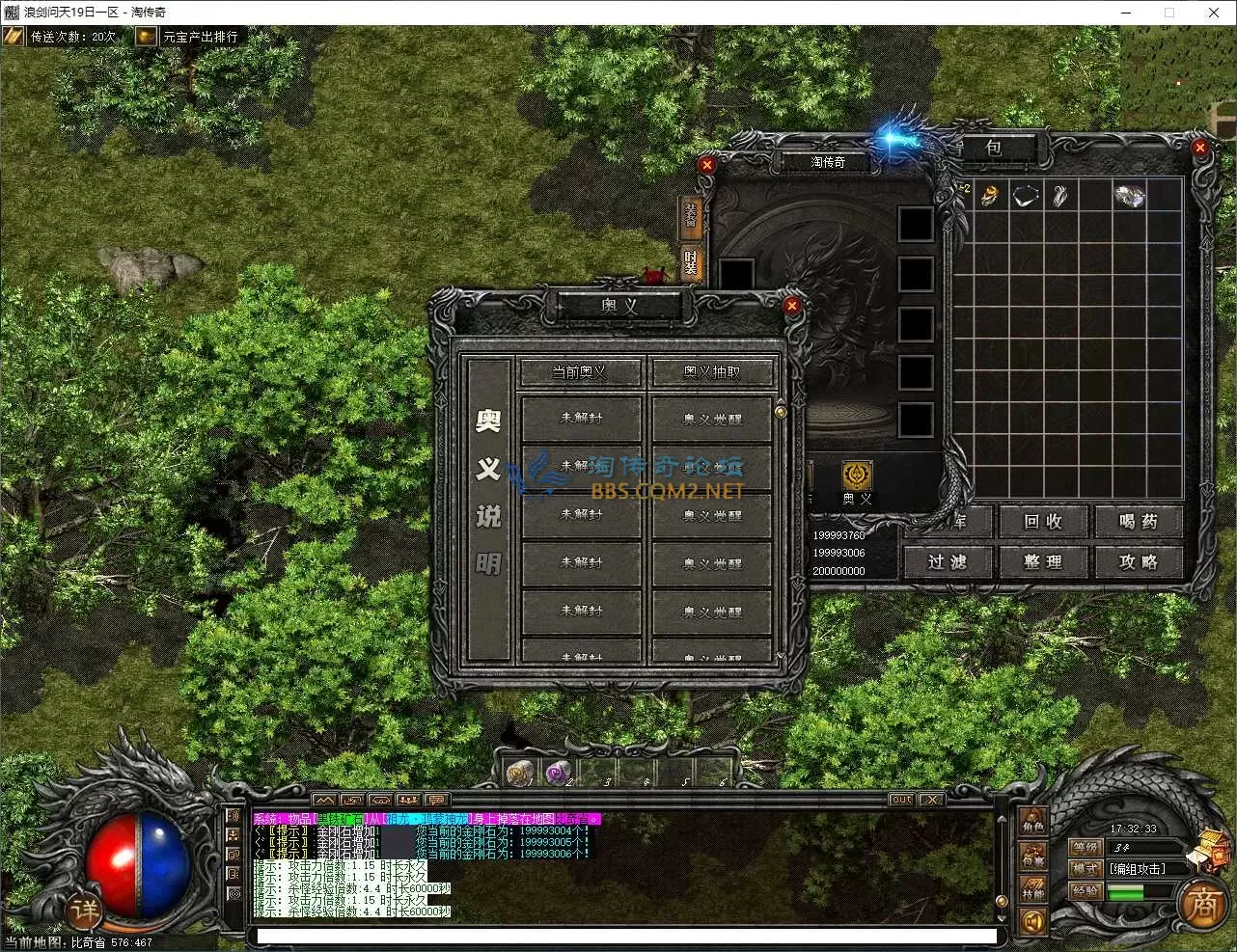Switch to the 时装 costume tab
The height and width of the screenshot is (952, 1237).
pos(690,262)
